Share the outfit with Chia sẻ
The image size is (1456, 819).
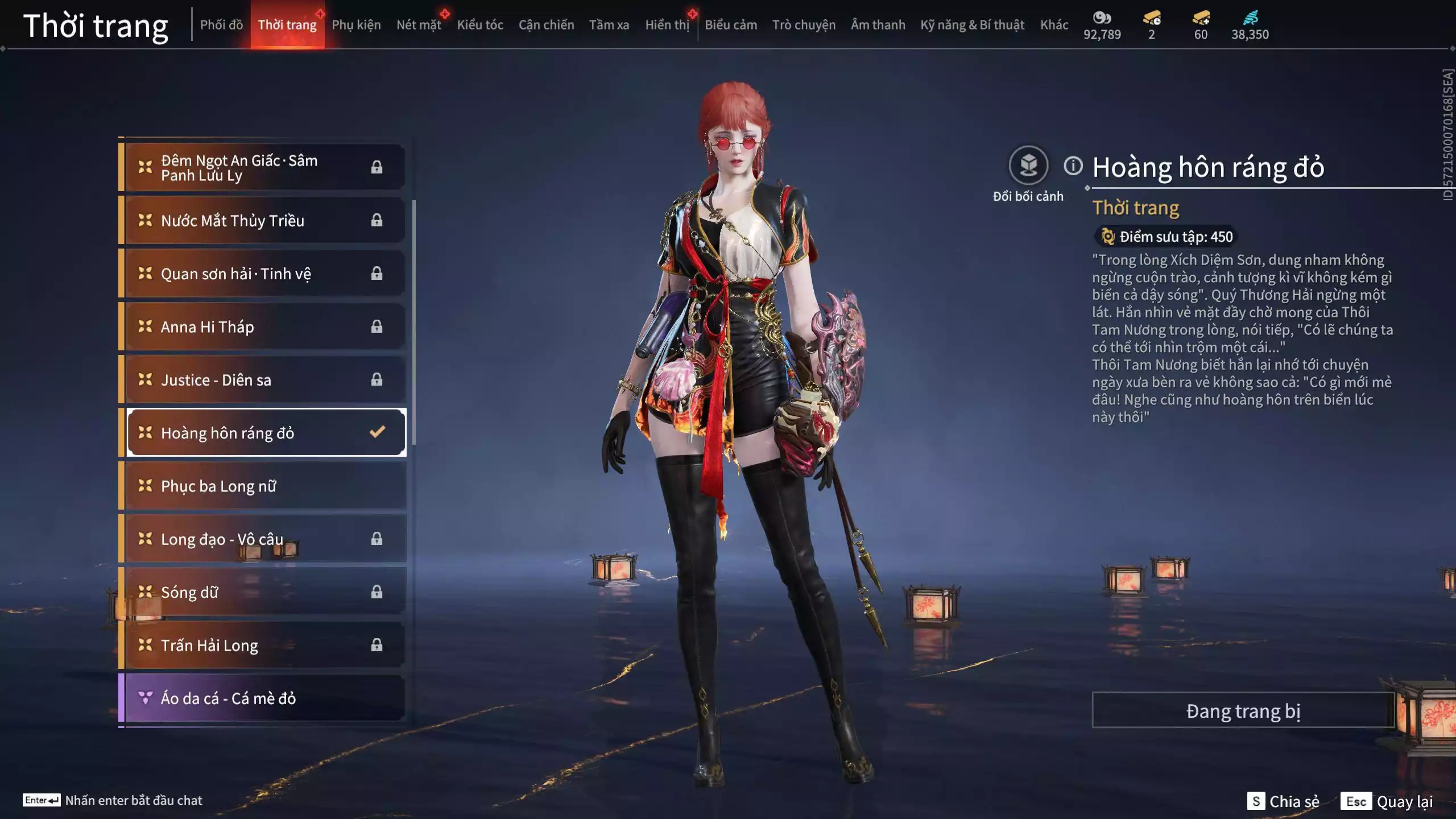(1283, 801)
